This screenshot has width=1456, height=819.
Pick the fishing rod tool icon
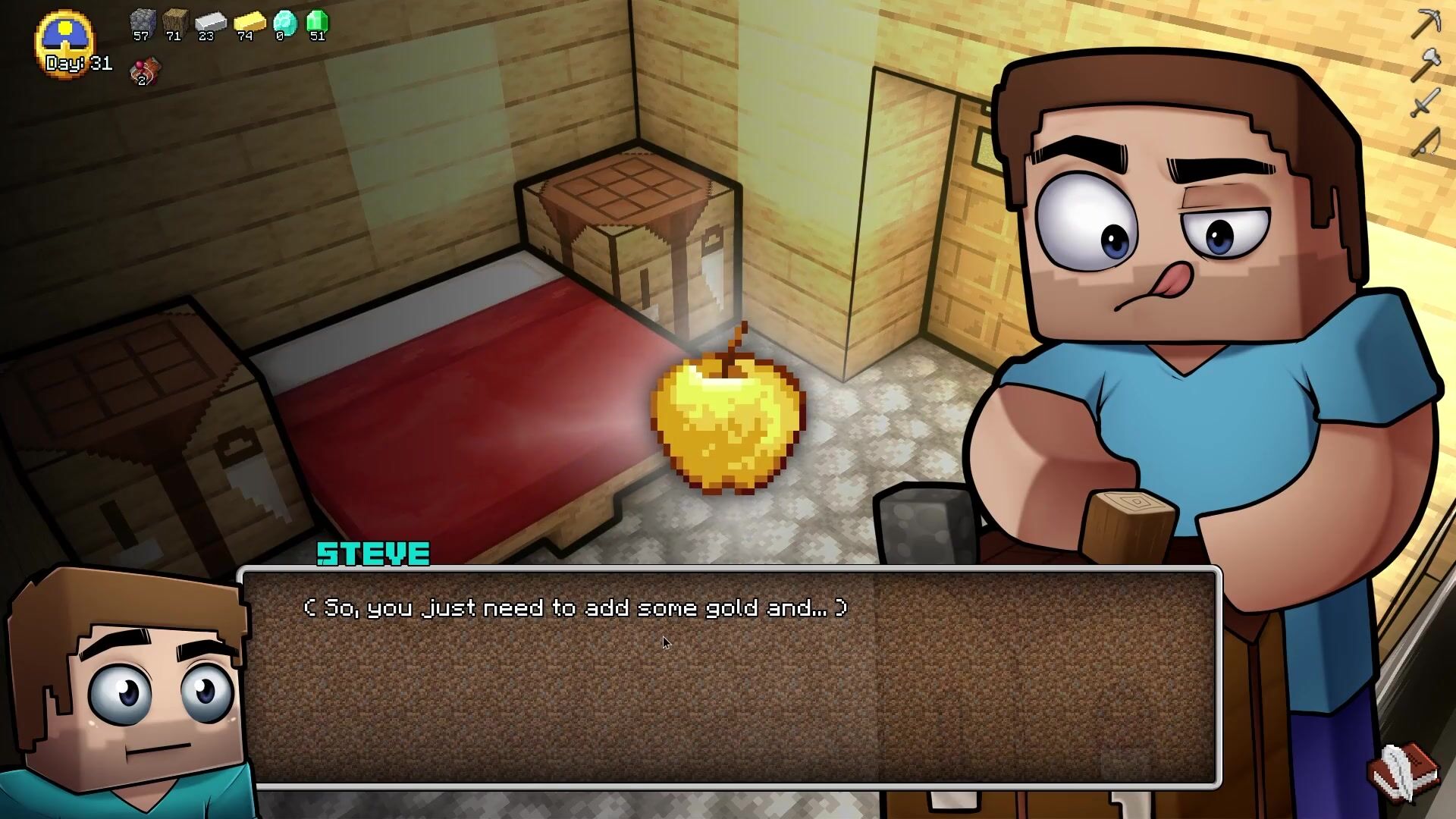(x=1425, y=142)
